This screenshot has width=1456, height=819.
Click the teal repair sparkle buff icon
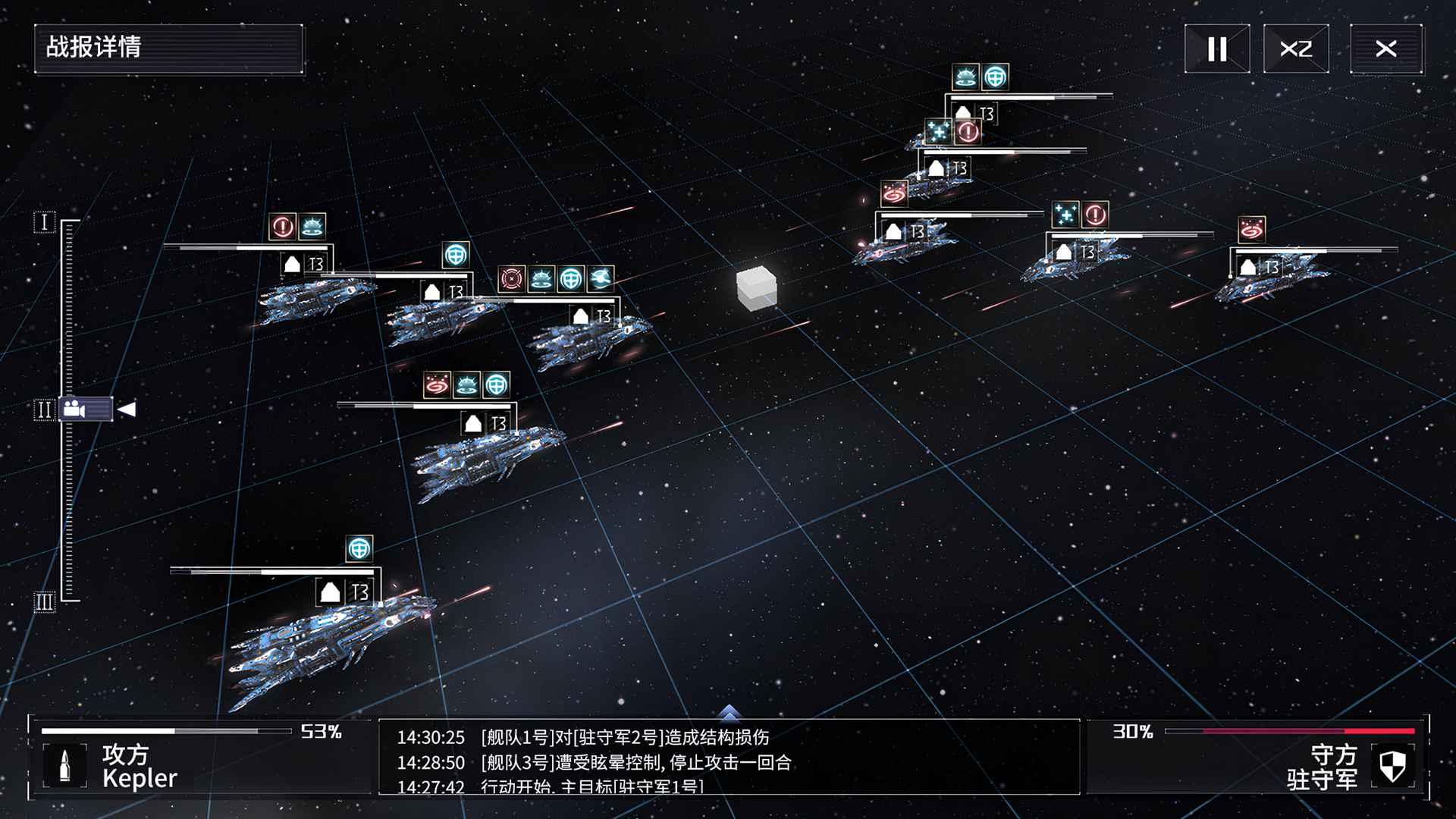tap(938, 131)
